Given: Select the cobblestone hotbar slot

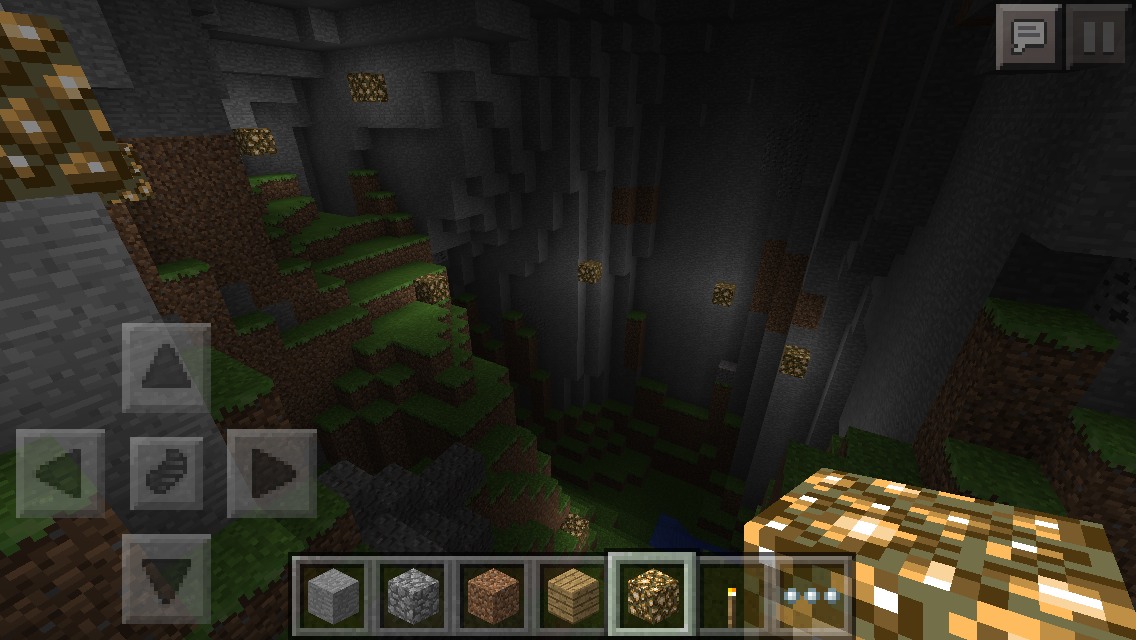Looking at the screenshot, I should (412, 594).
